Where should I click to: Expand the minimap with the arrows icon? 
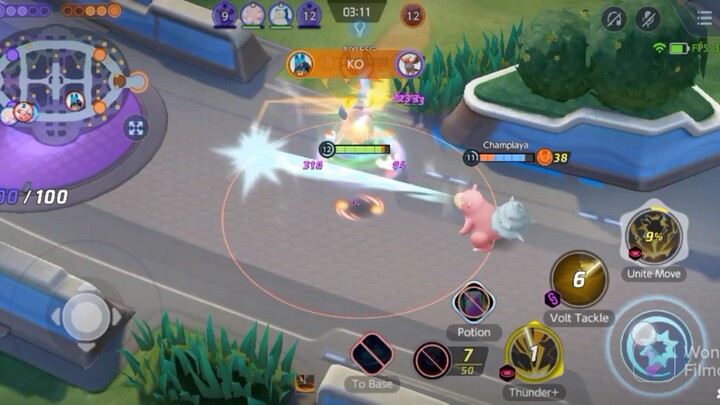point(136,128)
